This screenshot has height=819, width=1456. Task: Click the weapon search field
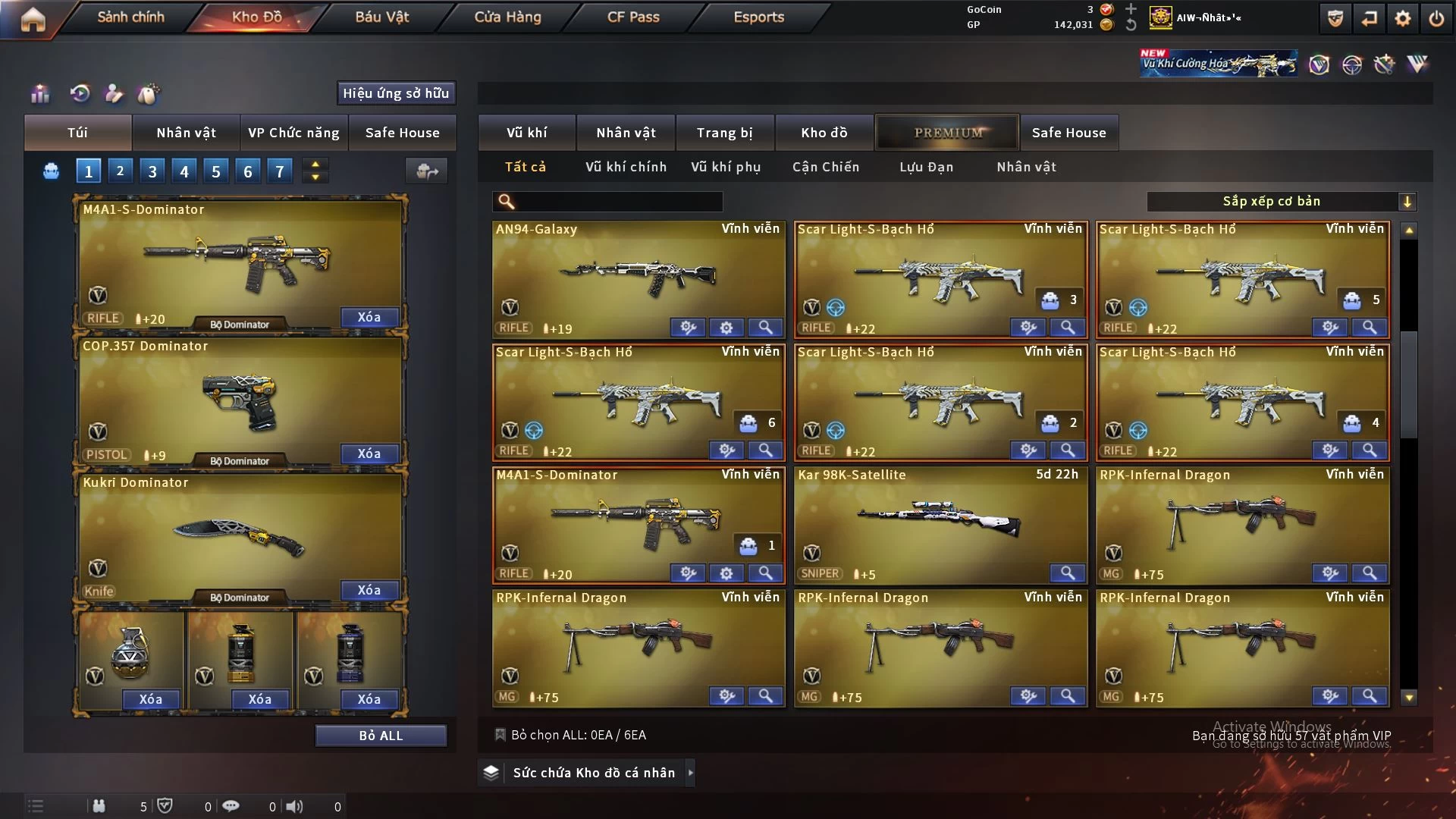click(x=618, y=202)
